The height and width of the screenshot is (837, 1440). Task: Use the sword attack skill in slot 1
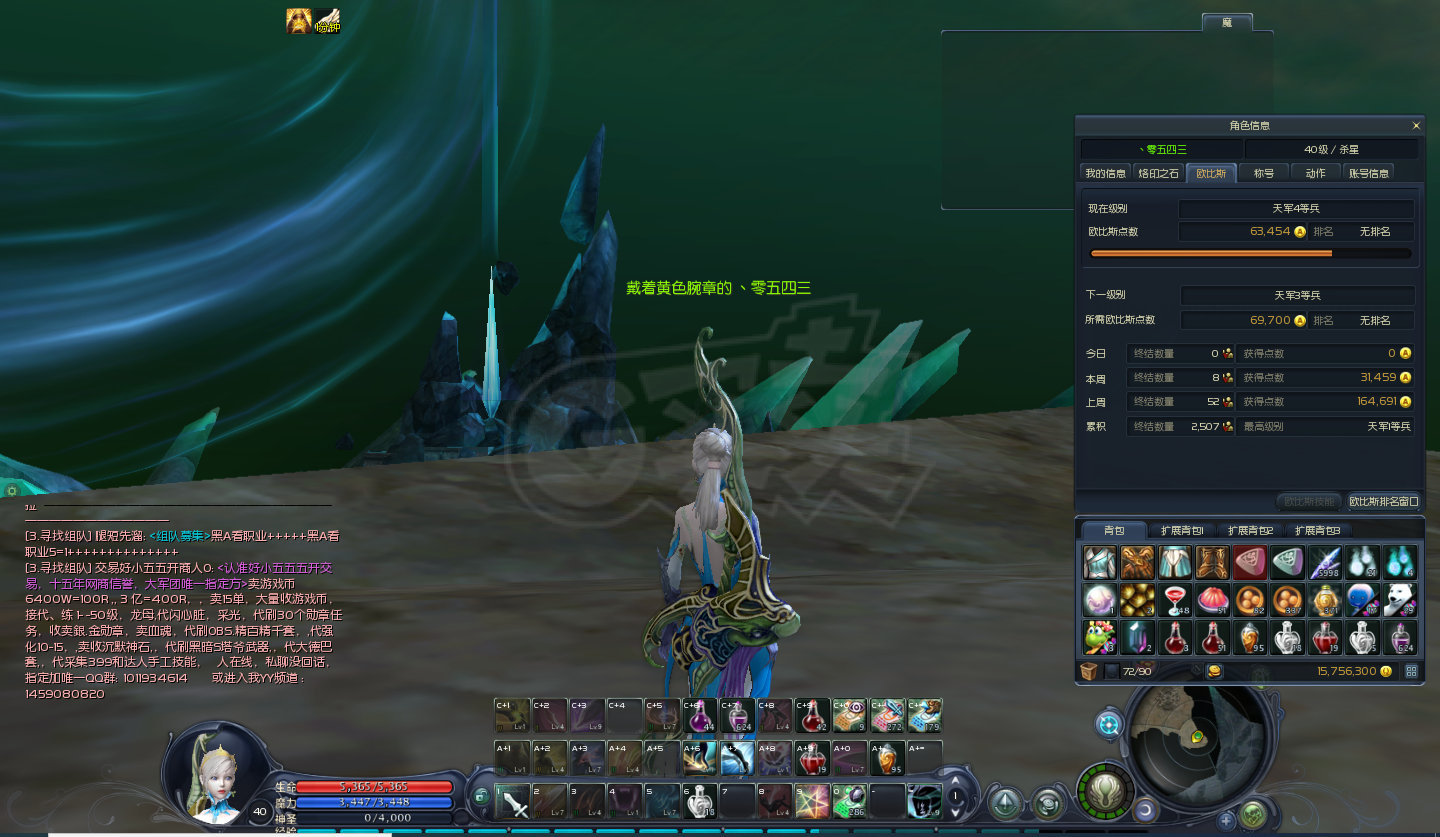tap(513, 801)
